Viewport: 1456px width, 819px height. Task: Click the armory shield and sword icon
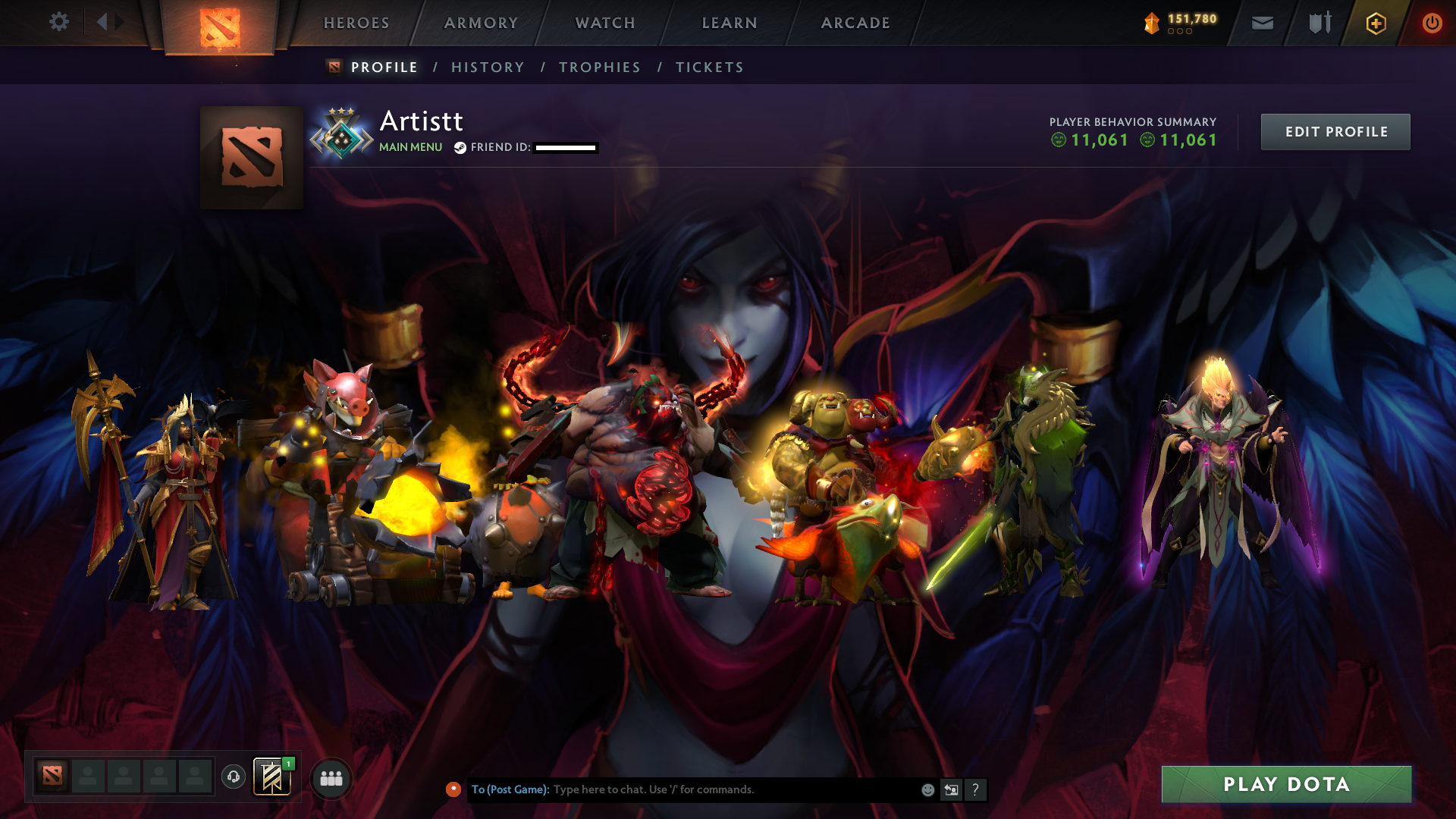(1319, 23)
